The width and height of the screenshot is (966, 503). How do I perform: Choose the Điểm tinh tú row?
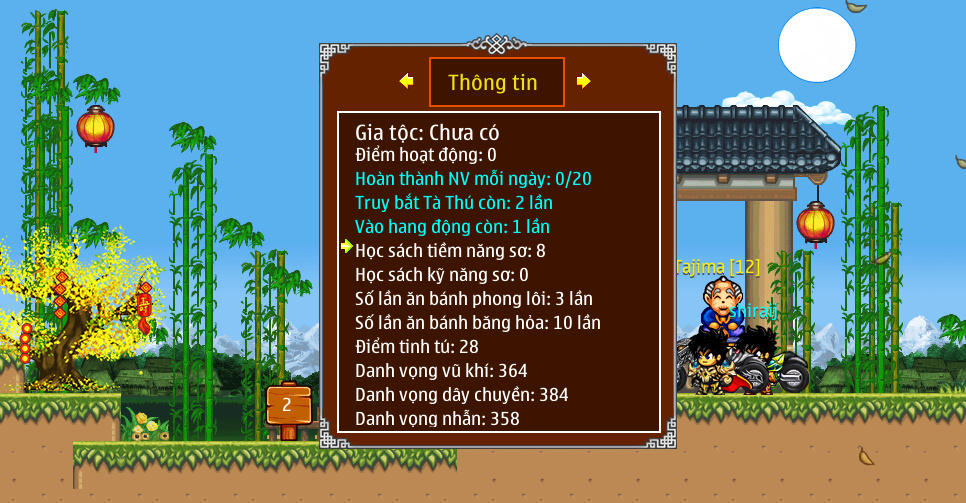click(417, 347)
